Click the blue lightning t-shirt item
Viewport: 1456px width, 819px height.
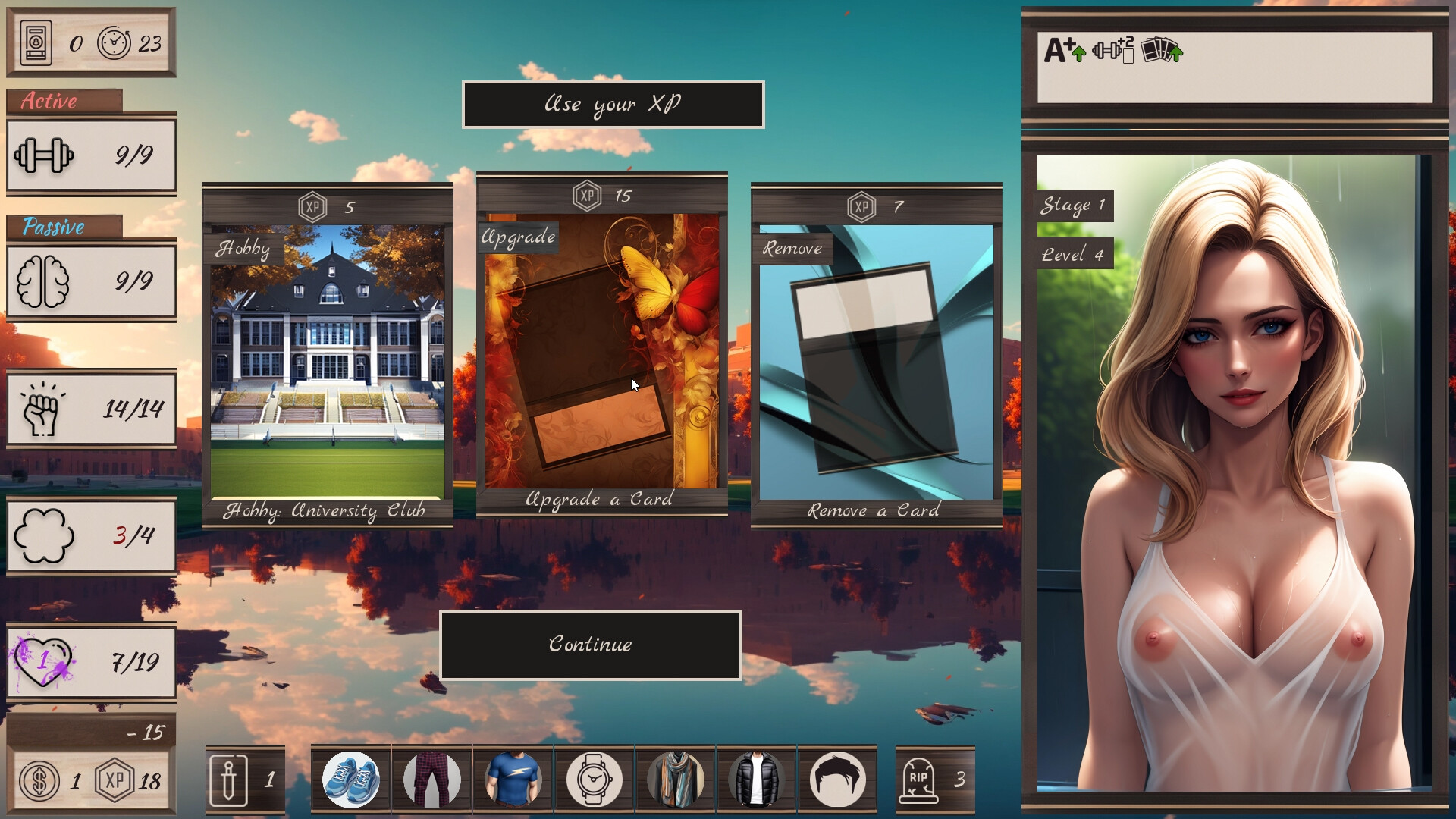[x=514, y=778]
